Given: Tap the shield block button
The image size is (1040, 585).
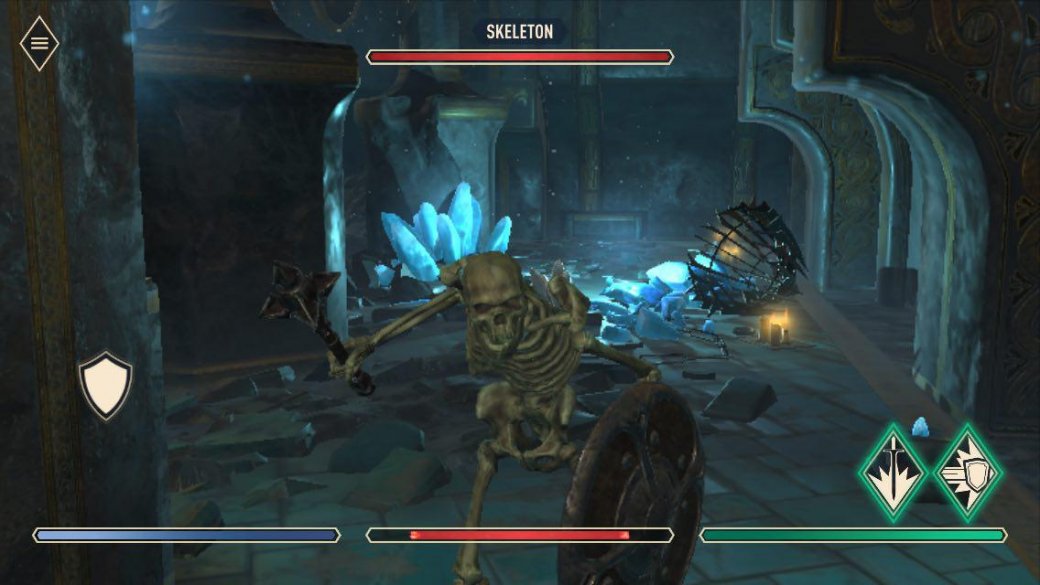Looking at the screenshot, I should pos(105,385).
